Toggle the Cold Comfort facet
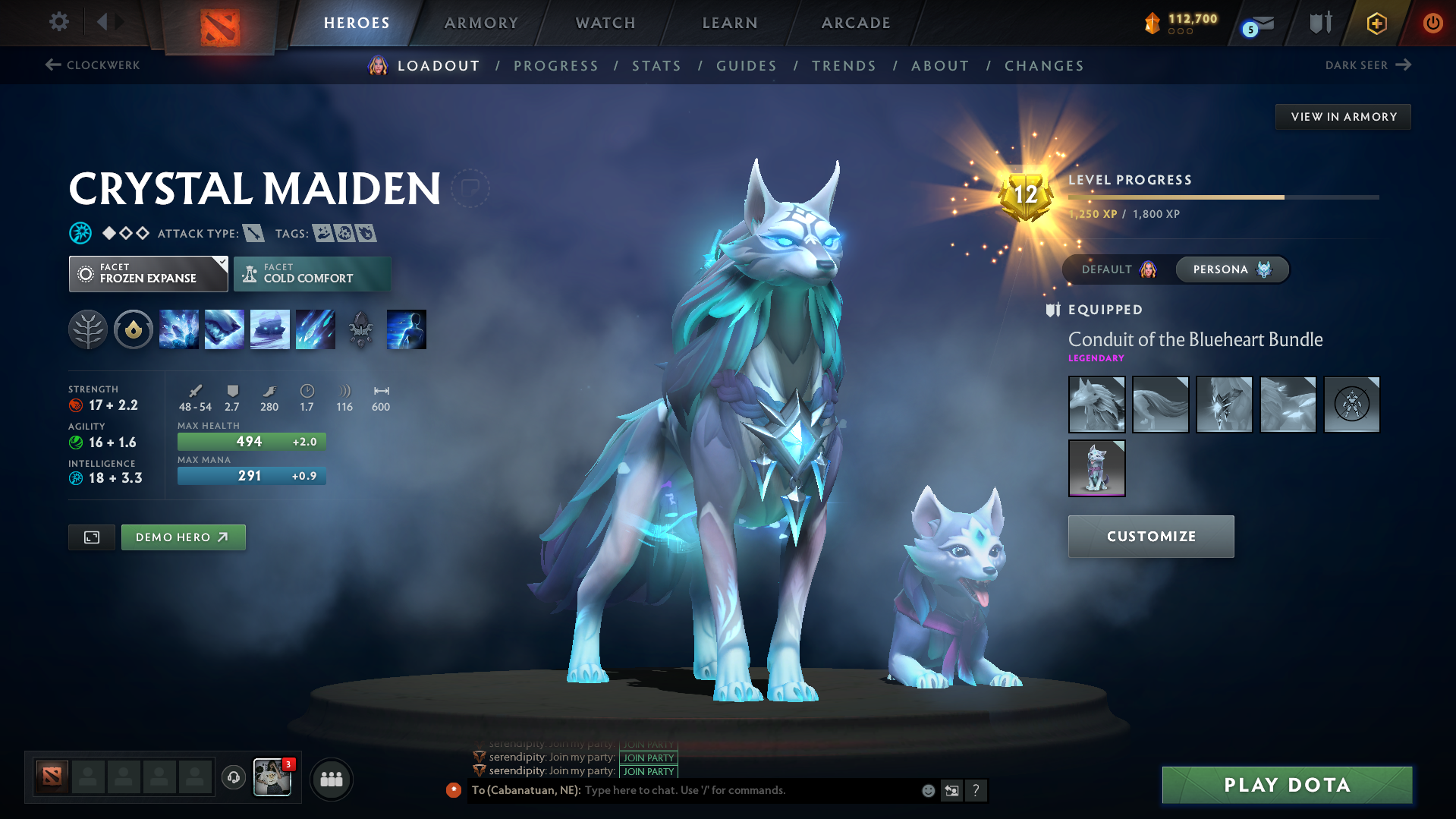 312,273
